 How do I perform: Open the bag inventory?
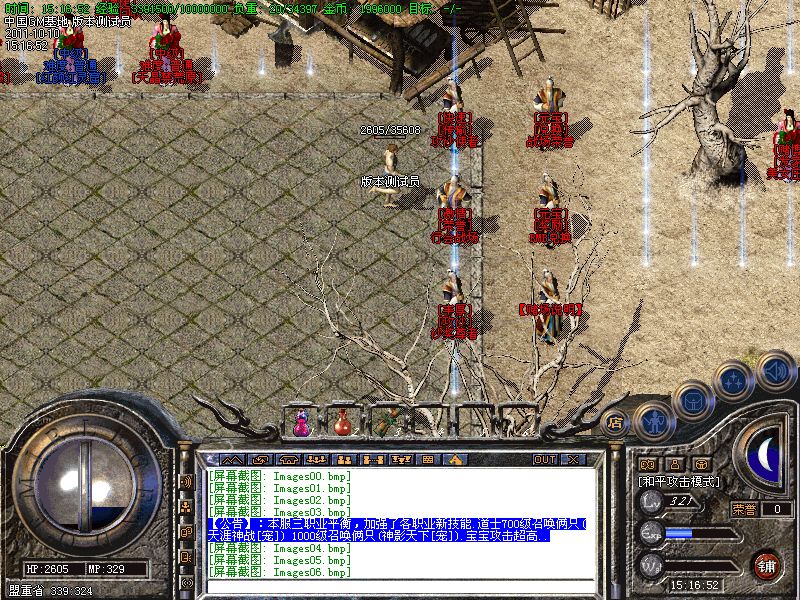(693, 400)
